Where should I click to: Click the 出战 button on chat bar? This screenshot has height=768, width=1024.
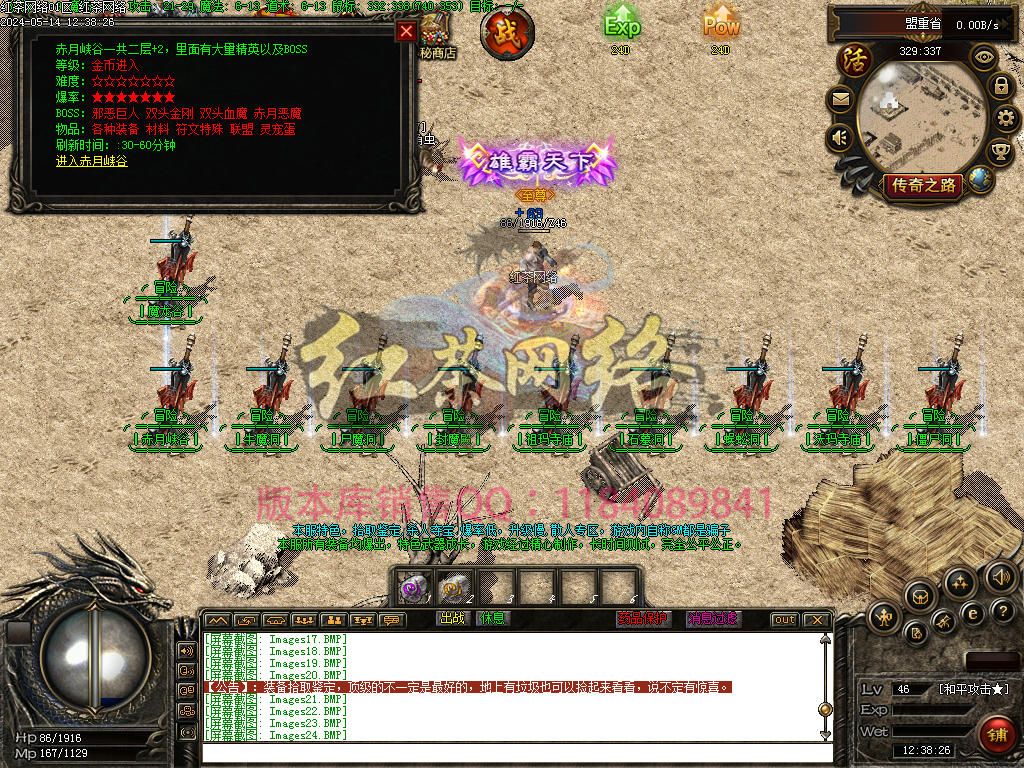click(x=454, y=619)
